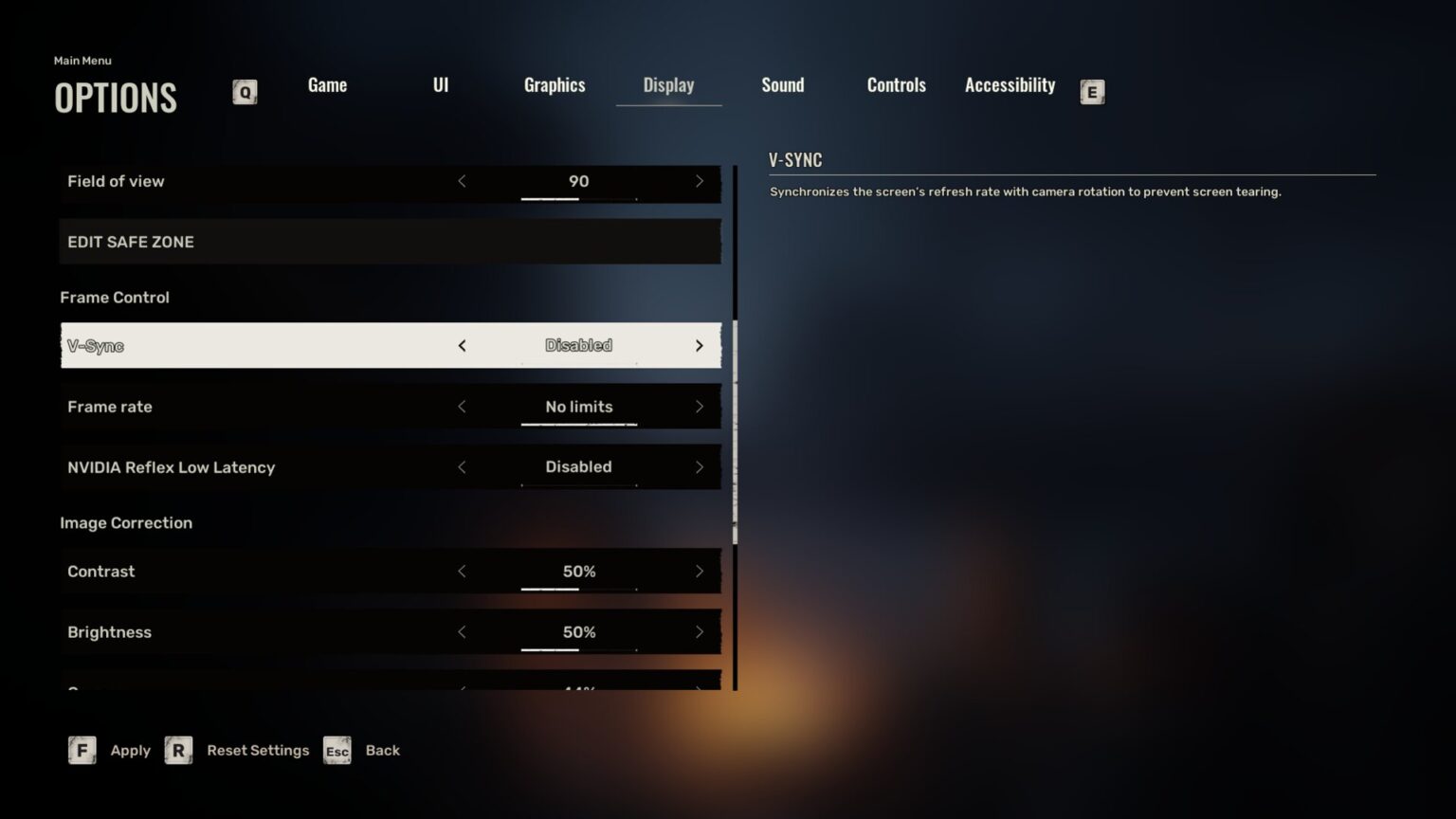Click the Back label
The width and height of the screenshot is (1456, 819).
[382, 750]
